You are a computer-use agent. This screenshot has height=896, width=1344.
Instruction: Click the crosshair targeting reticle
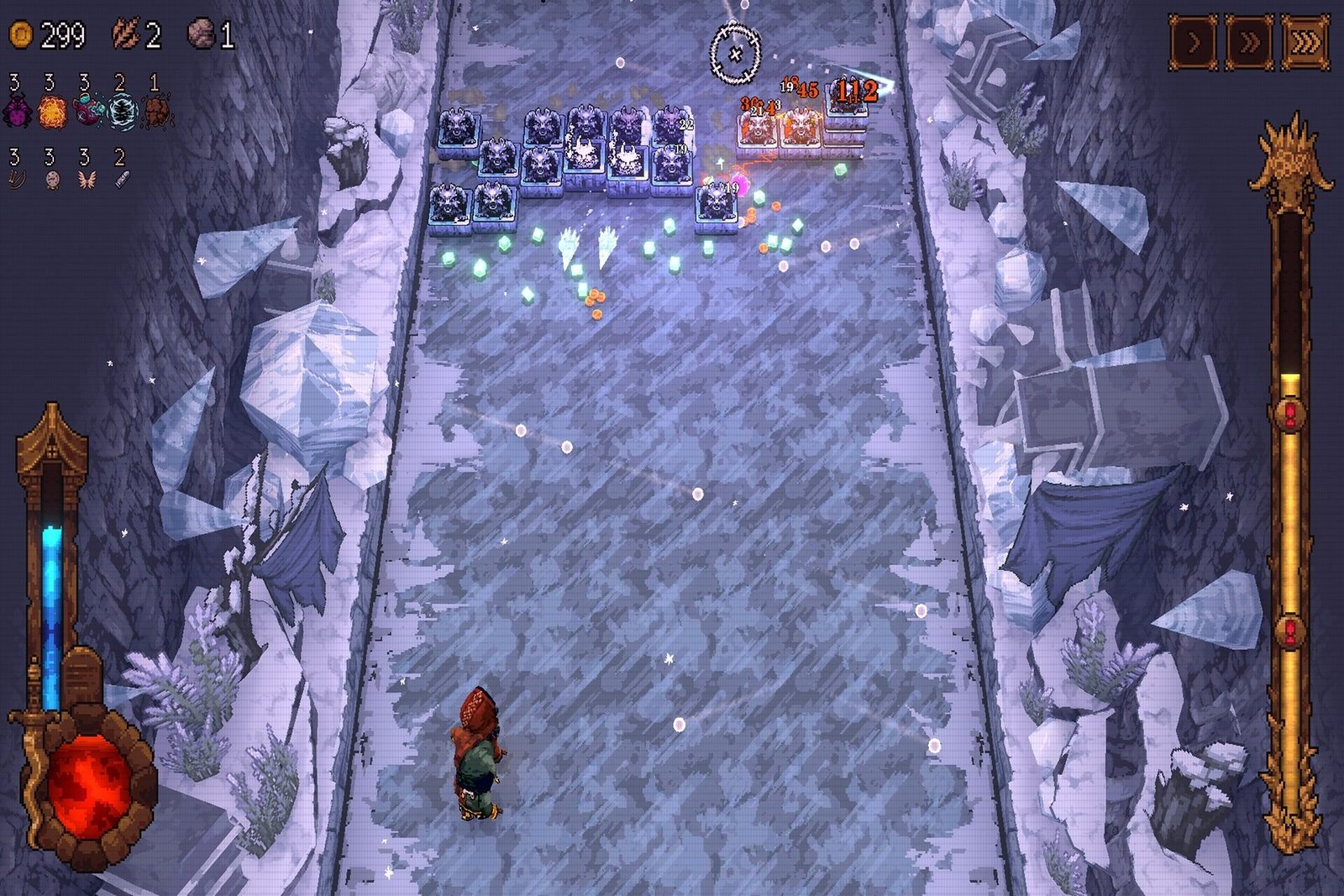click(738, 54)
